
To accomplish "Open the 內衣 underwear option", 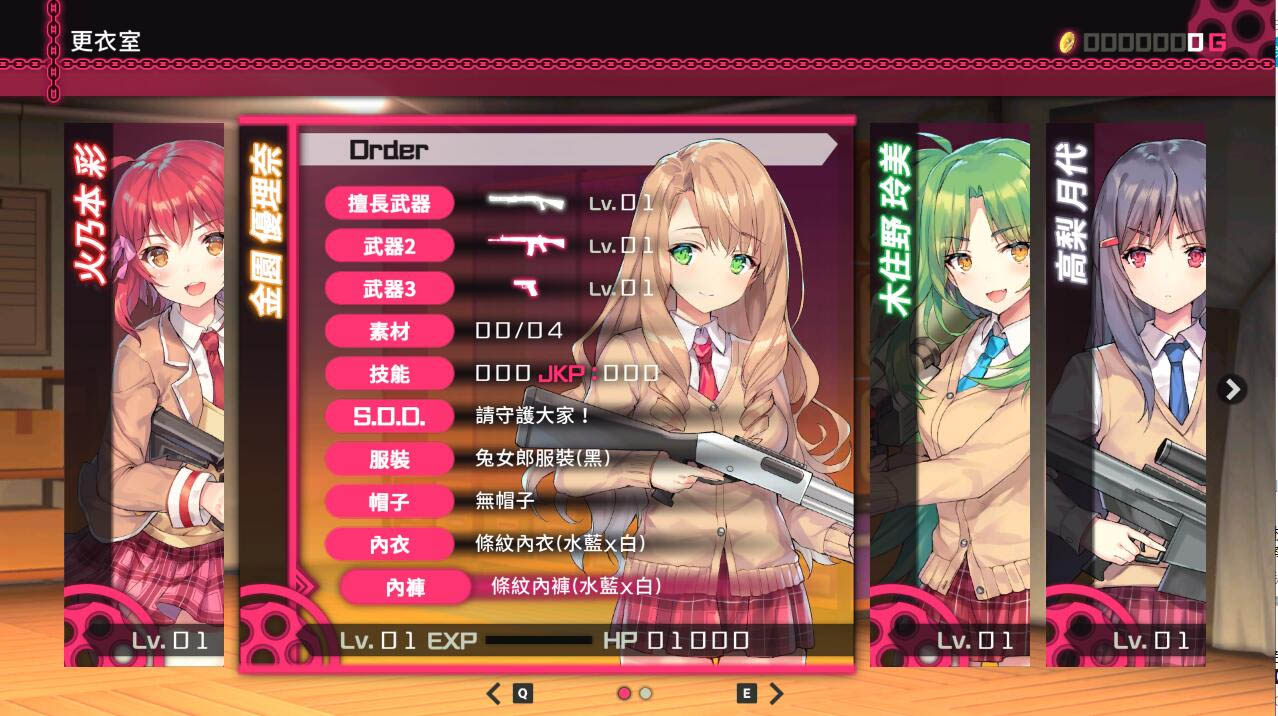I will pyautogui.click(x=389, y=545).
